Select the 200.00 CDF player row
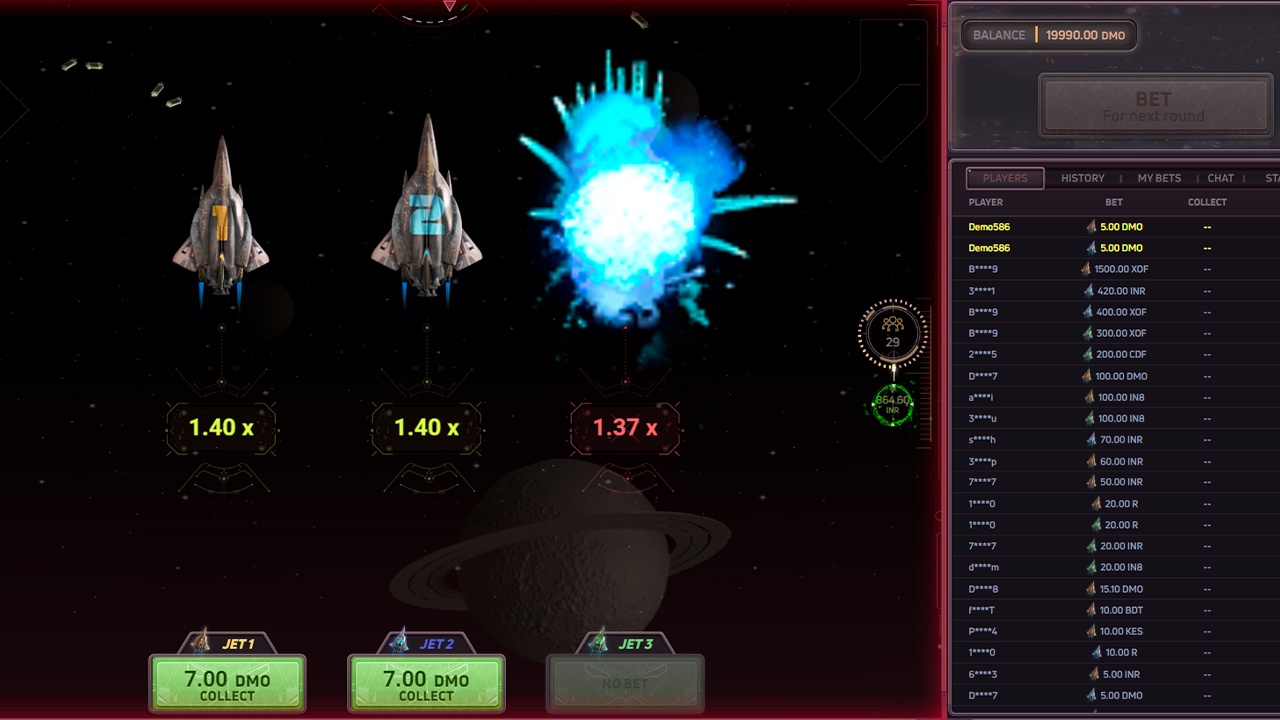Image resolution: width=1280 pixels, height=720 pixels. point(1114,354)
